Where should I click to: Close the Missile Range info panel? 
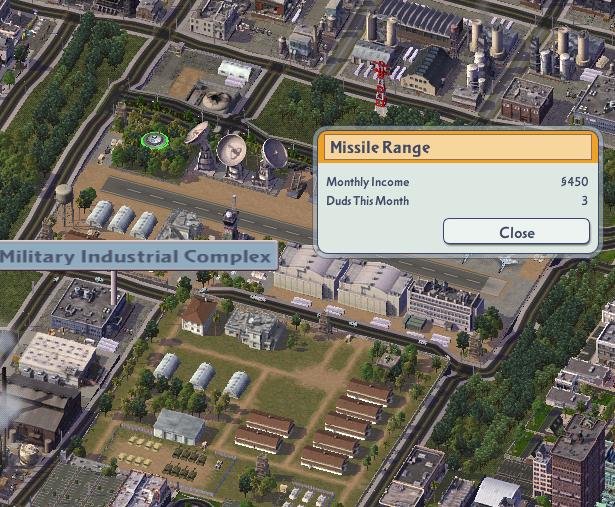point(516,232)
